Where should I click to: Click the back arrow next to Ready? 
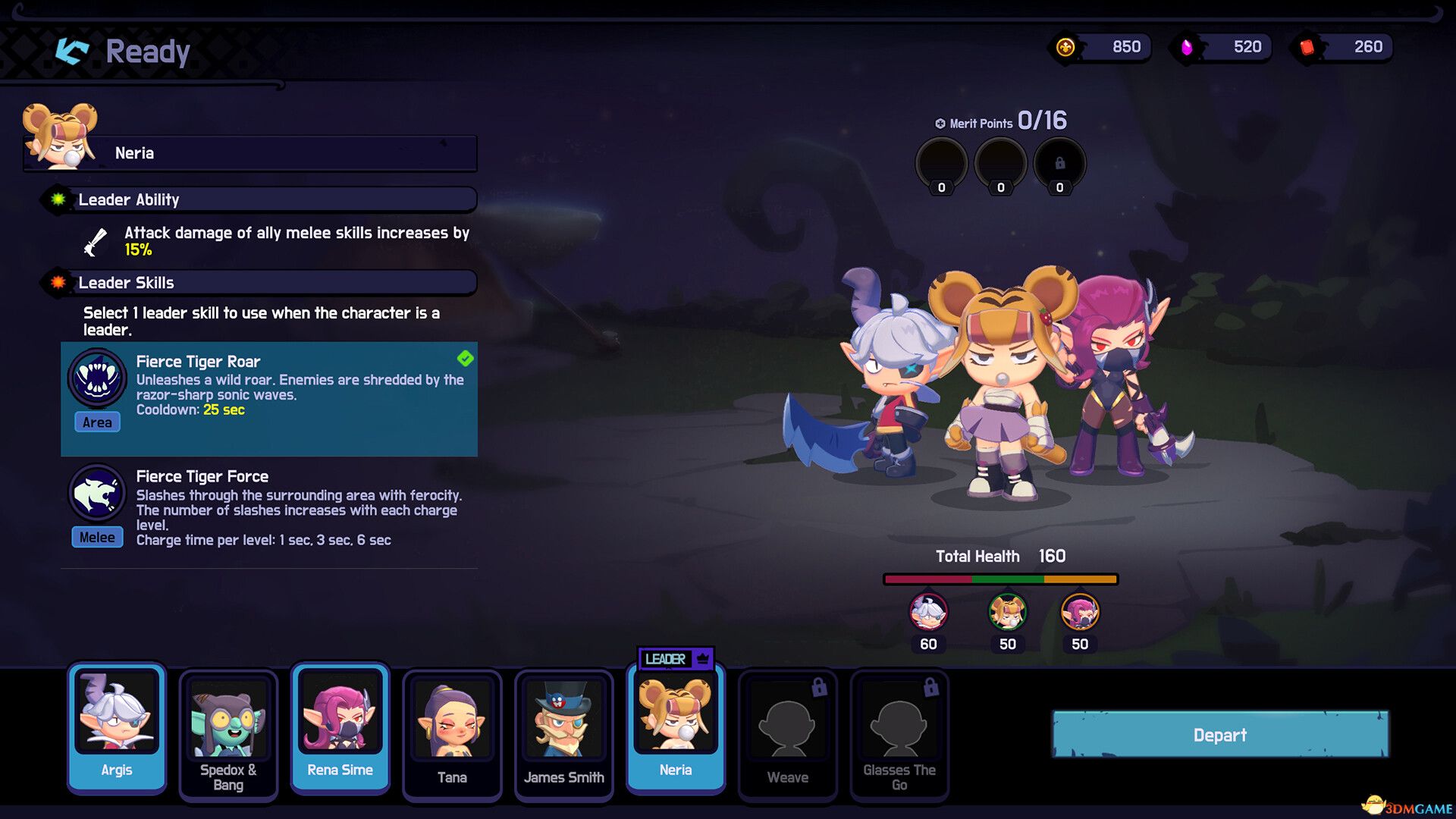pos(73,51)
